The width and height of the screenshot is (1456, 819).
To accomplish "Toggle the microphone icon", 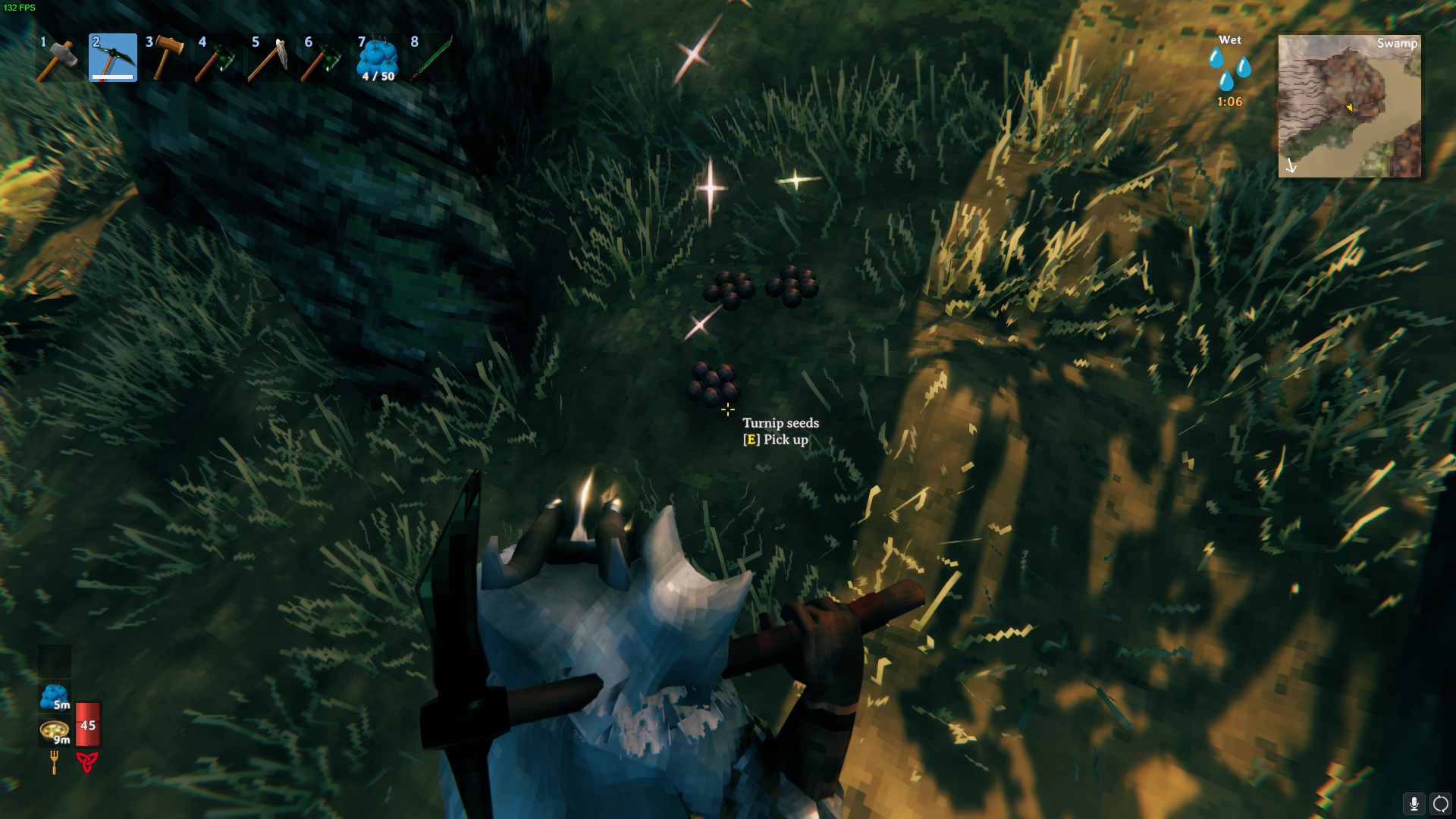I will pos(1414,804).
